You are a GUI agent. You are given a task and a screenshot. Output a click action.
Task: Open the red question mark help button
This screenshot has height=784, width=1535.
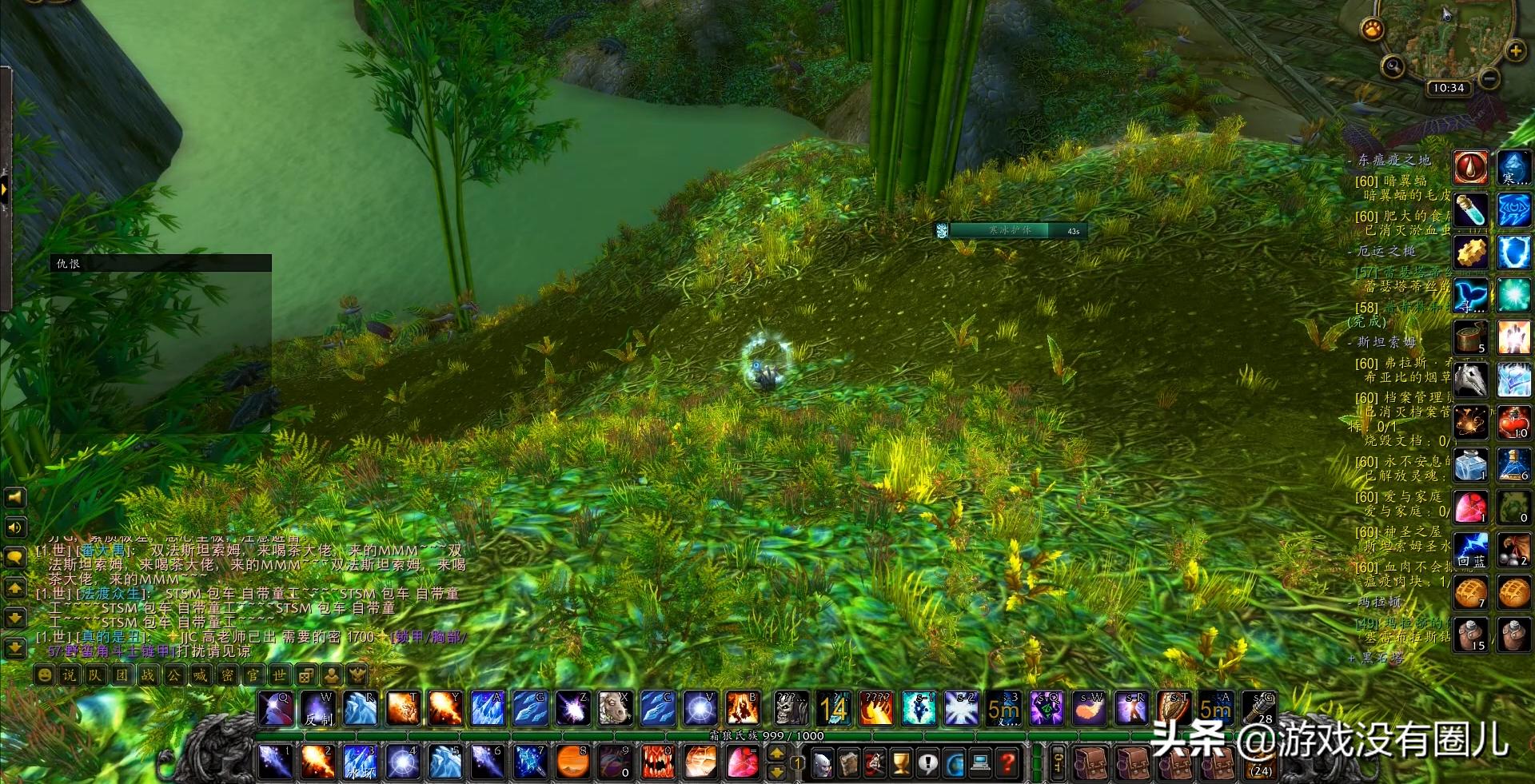1008,763
